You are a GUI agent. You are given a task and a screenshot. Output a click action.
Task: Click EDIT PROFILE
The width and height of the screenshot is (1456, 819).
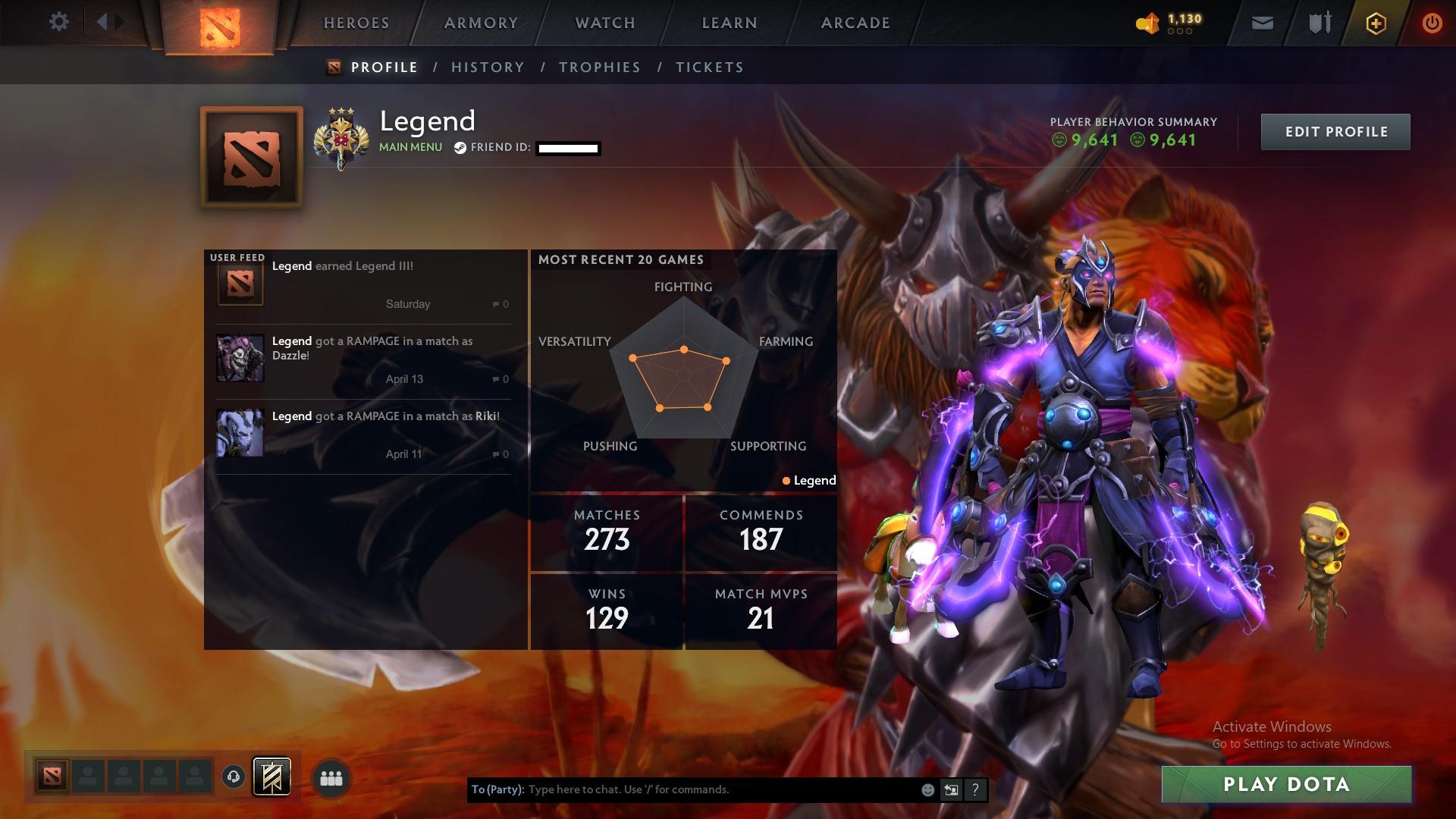(1335, 130)
